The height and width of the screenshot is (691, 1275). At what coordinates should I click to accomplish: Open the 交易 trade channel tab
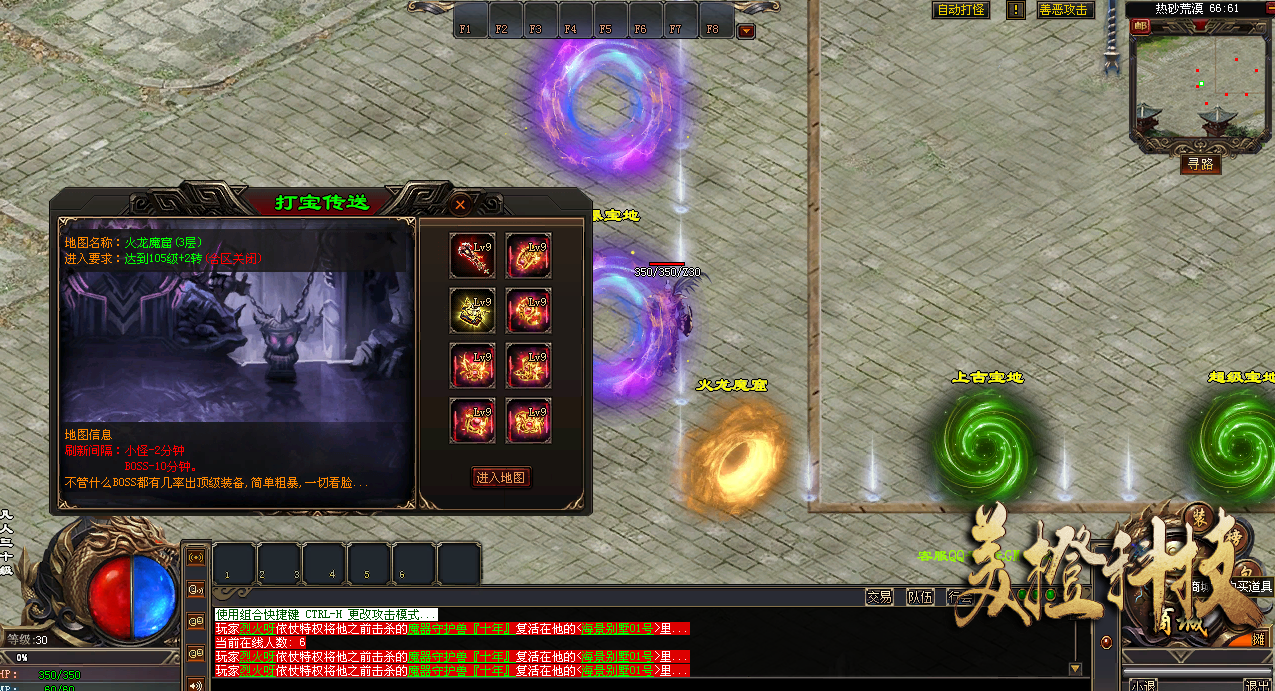pos(879,597)
